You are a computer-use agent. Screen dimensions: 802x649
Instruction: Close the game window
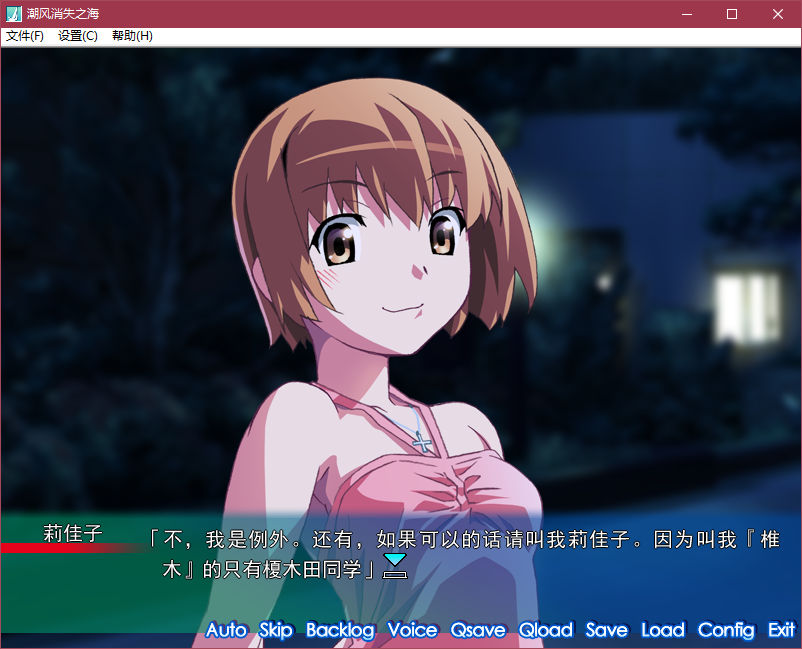pos(778,14)
